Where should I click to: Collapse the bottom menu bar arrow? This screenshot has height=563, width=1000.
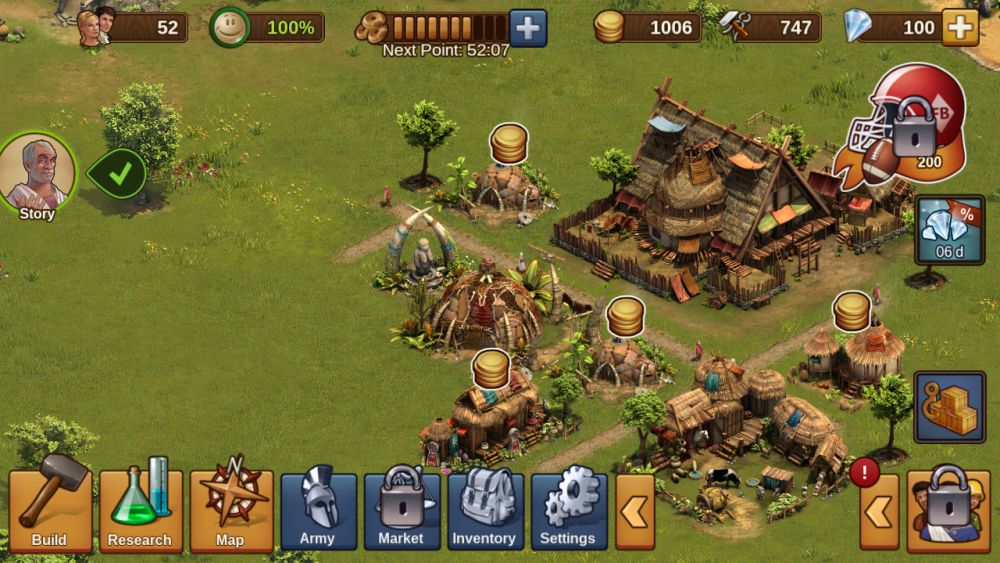coord(634,511)
